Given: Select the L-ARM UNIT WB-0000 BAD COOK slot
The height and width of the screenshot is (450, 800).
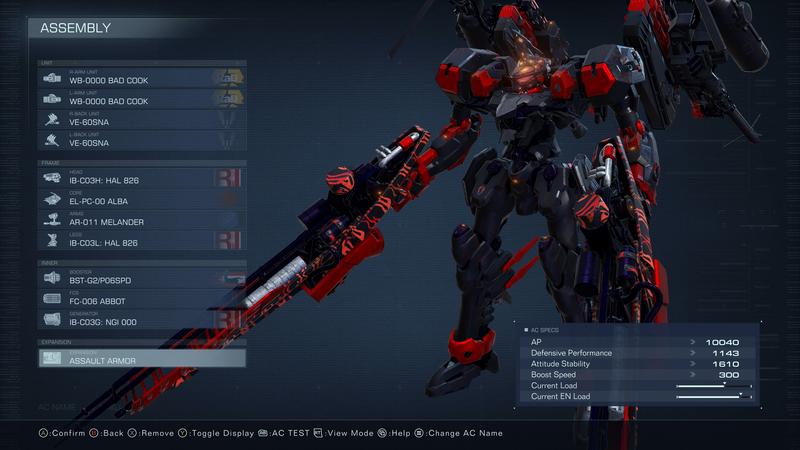Looking at the screenshot, I should pyautogui.click(x=141, y=99).
